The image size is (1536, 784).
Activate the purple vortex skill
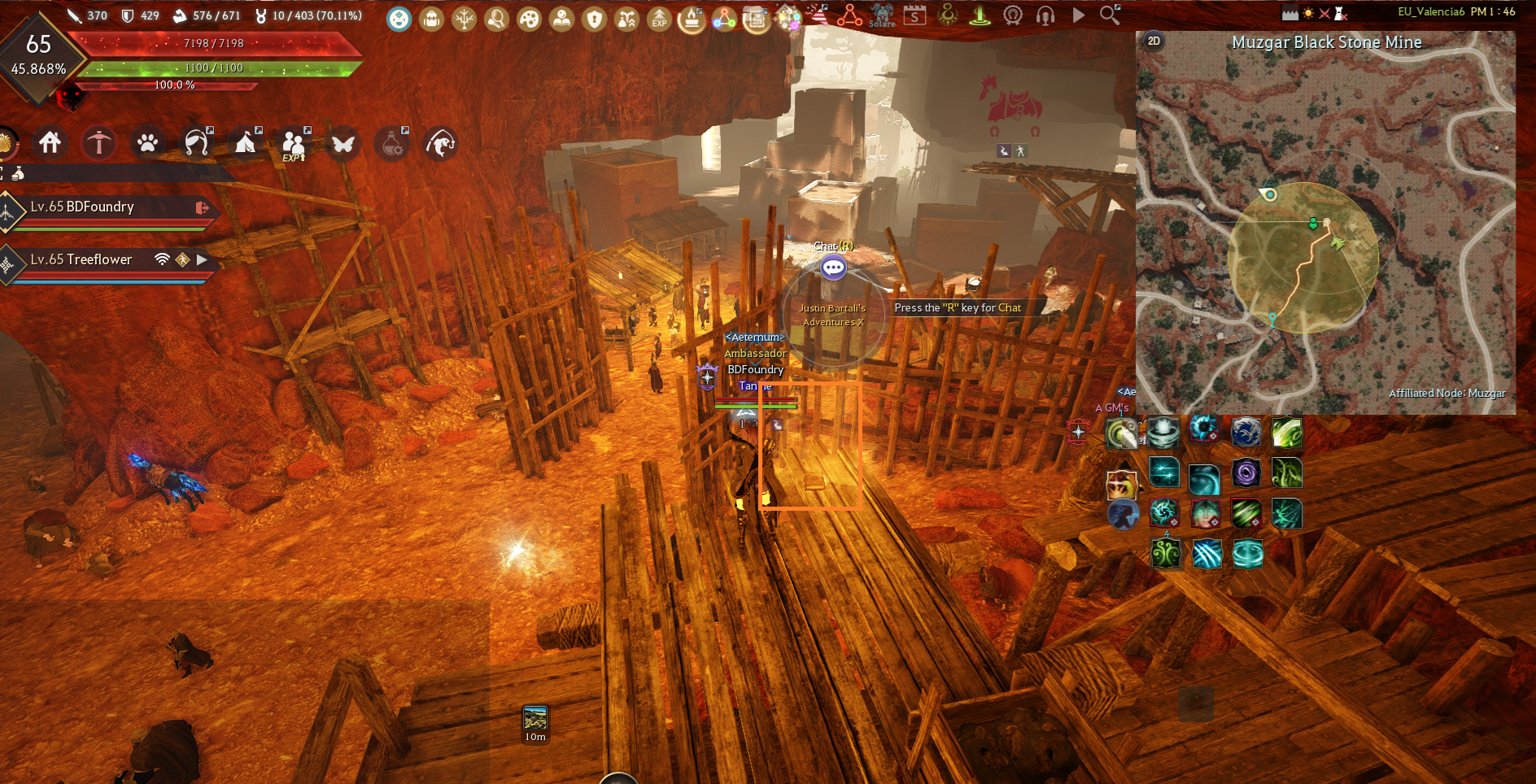click(x=1246, y=473)
